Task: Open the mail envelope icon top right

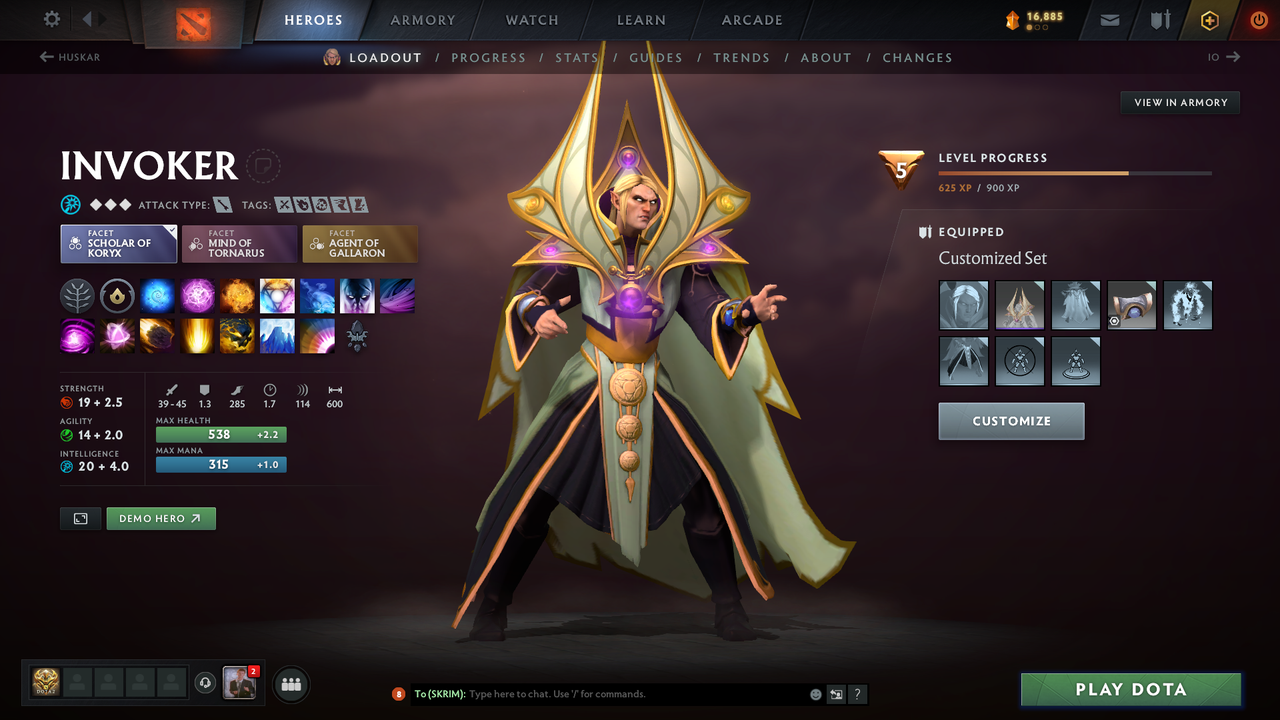Action: click(1108, 19)
